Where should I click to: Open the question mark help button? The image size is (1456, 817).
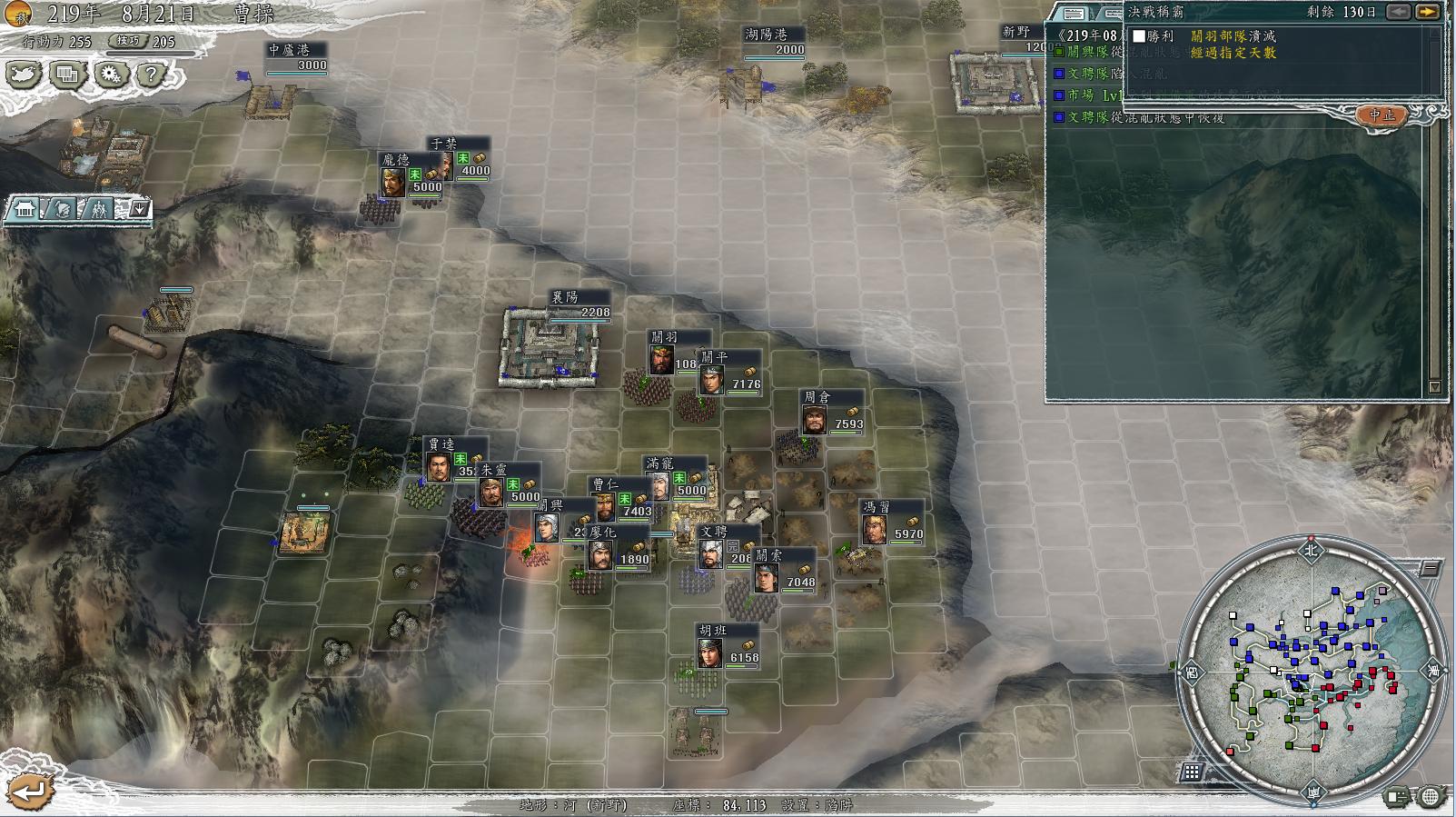tap(152, 75)
